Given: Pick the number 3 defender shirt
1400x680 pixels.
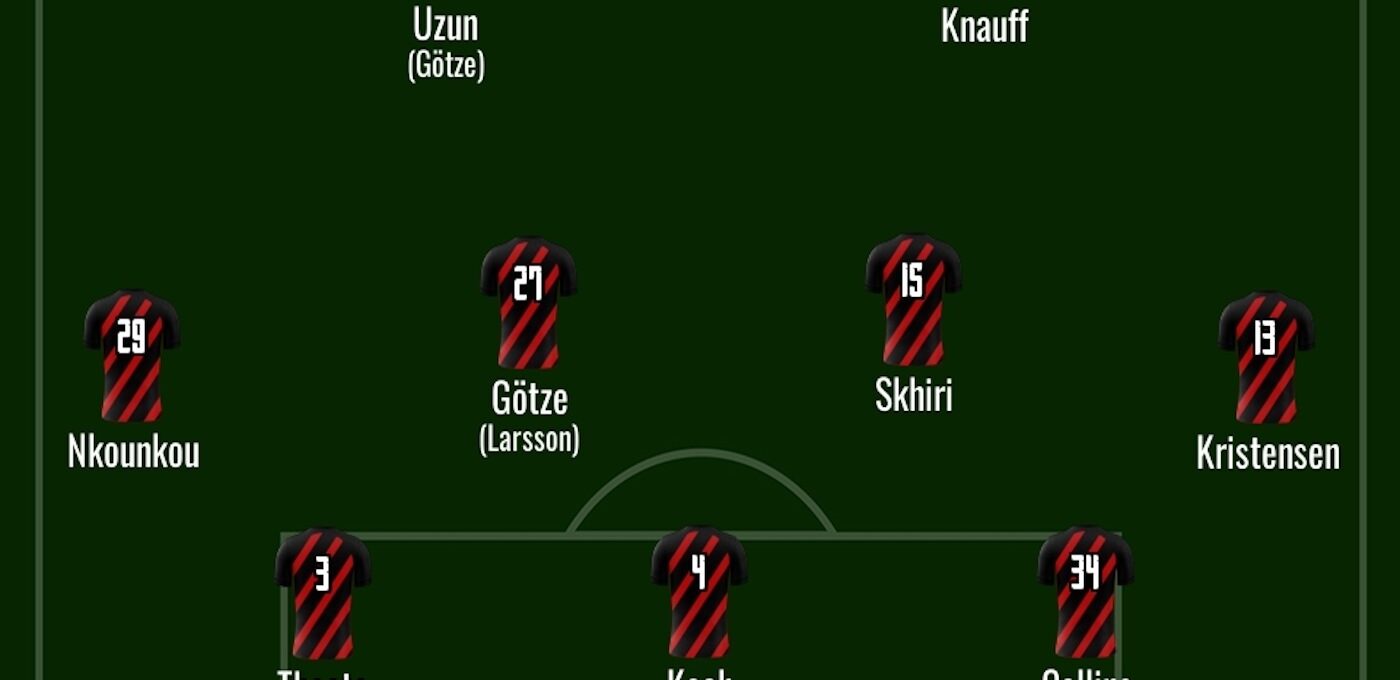Looking at the screenshot, I should pyautogui.click(x=323, y=592).
